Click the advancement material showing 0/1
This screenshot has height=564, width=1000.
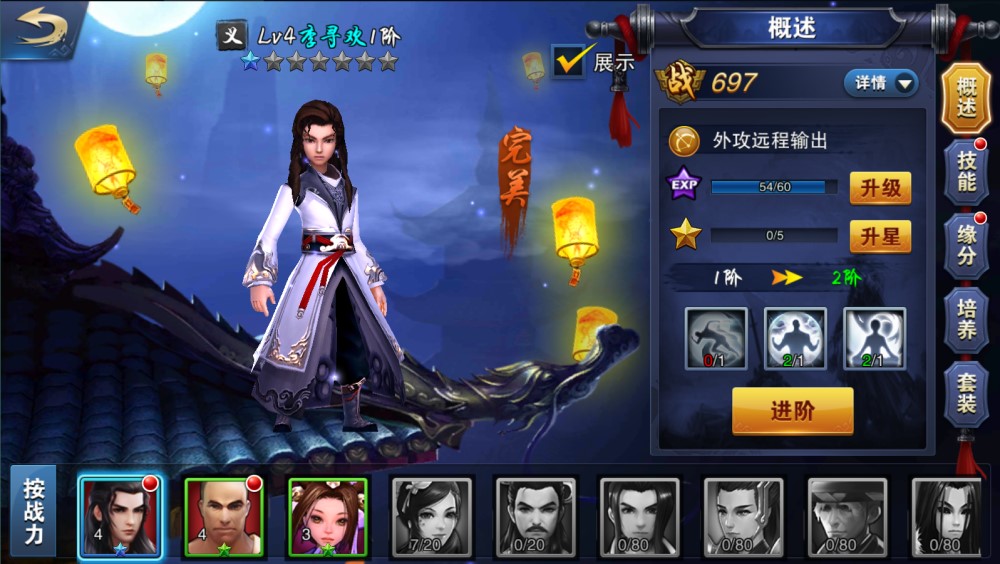(x=715, y=338)
